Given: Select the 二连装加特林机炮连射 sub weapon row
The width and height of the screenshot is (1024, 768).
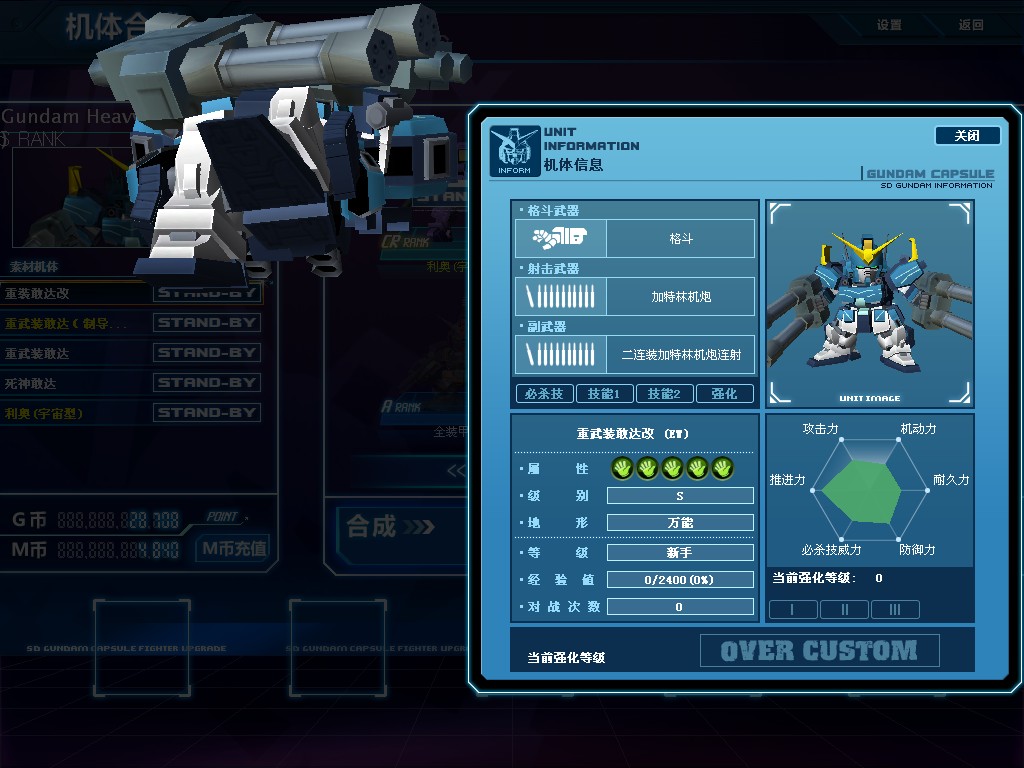Looking at the screenshot, I should tap(635, 355).
